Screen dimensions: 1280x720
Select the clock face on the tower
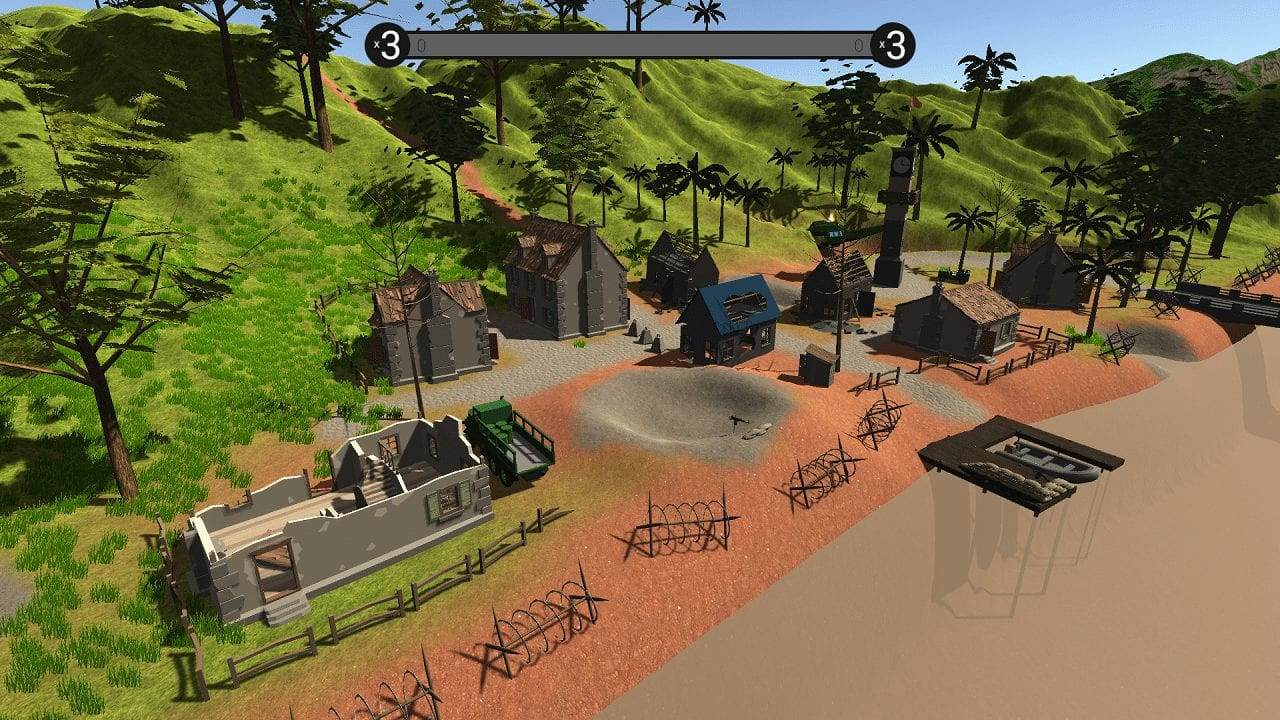click(902, 164)
